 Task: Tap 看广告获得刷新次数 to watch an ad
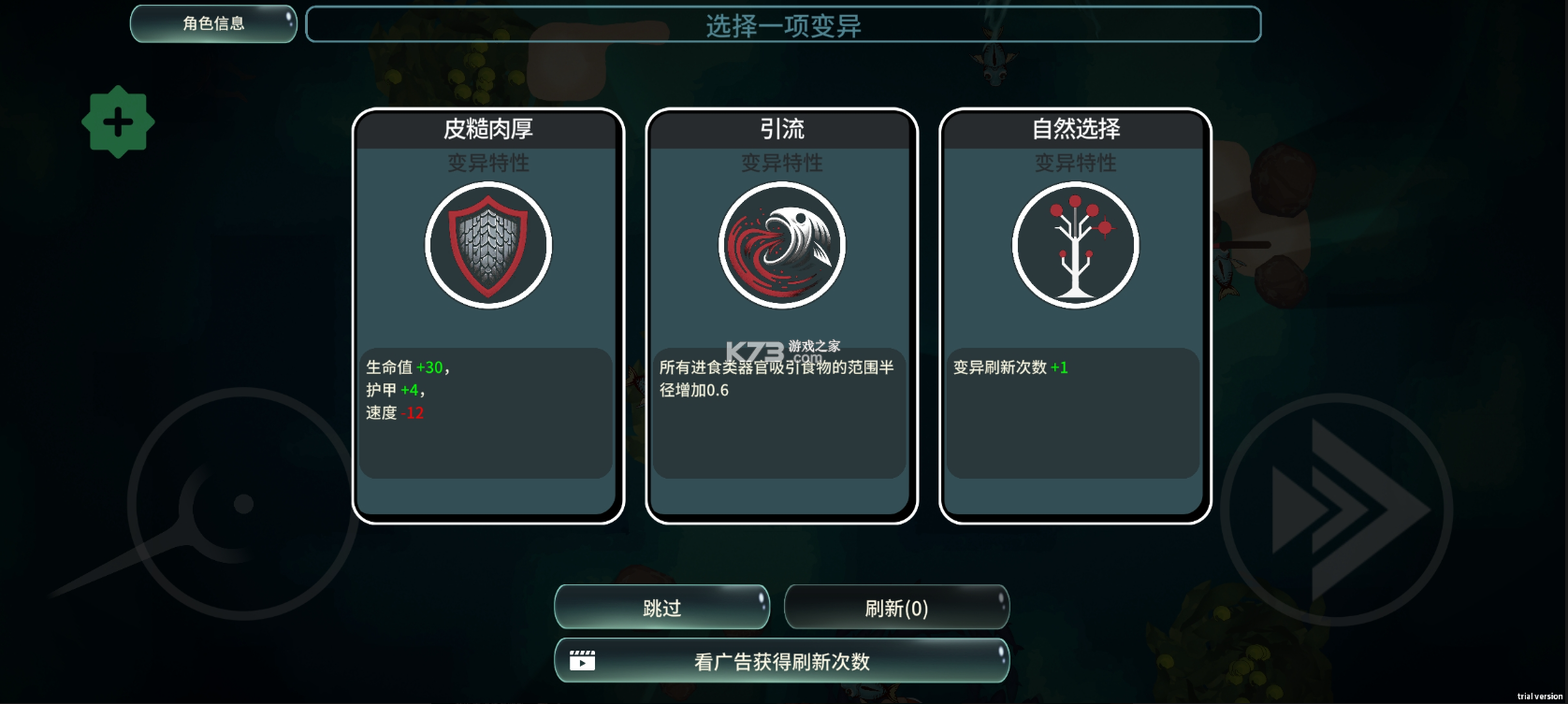point(781,660)
